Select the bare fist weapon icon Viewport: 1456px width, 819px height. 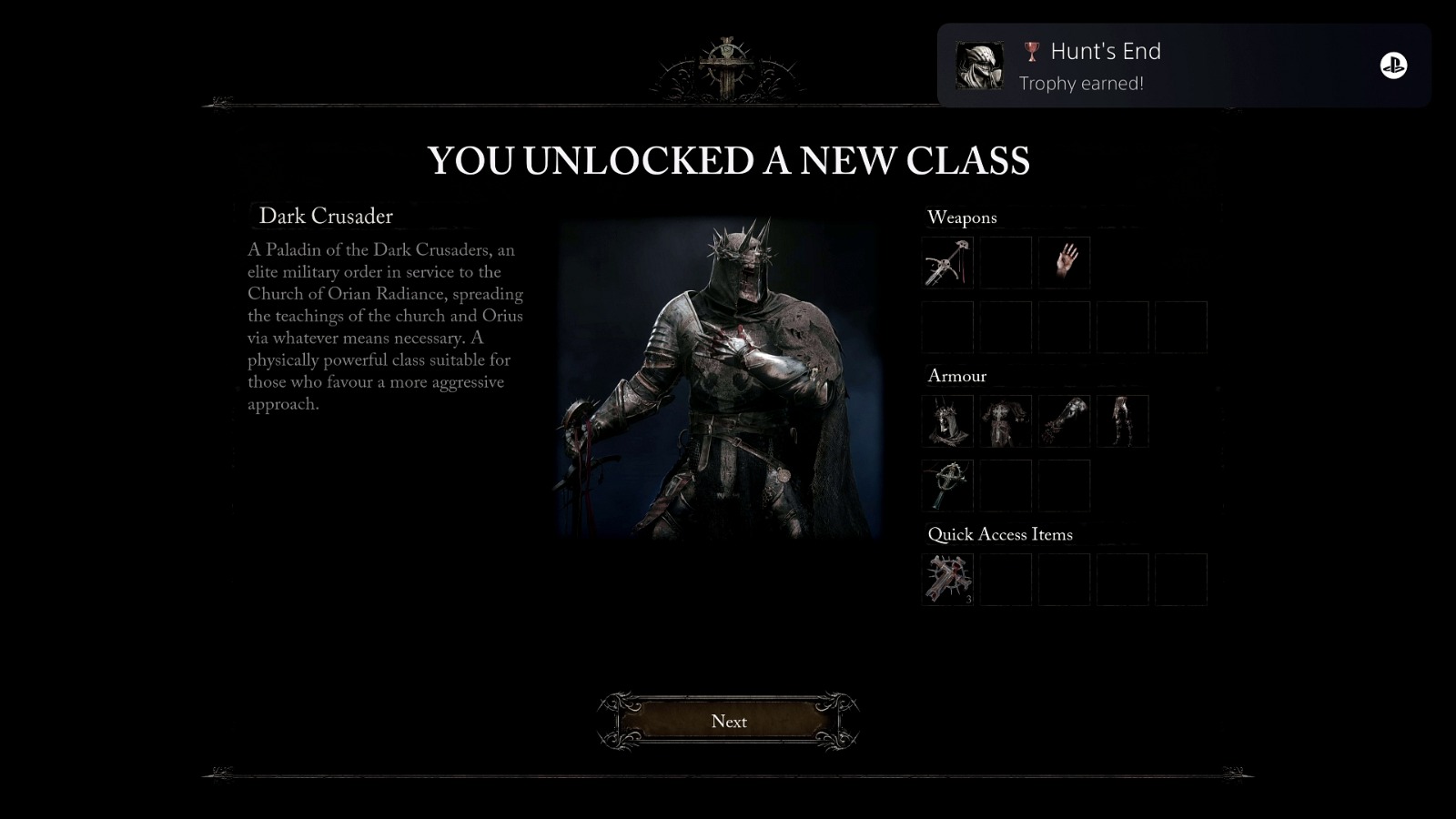(x=1064, y=262)
